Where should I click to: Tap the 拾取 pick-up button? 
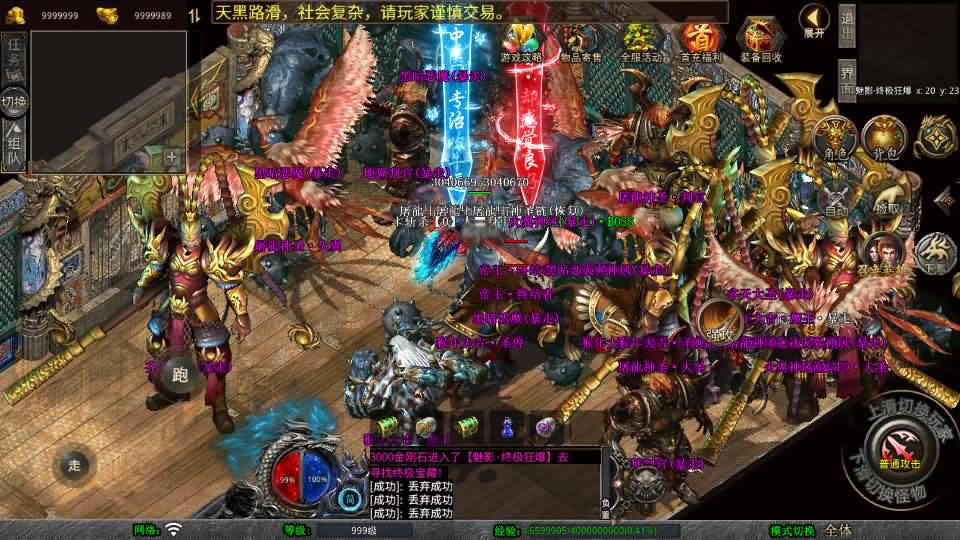[885, 198]
